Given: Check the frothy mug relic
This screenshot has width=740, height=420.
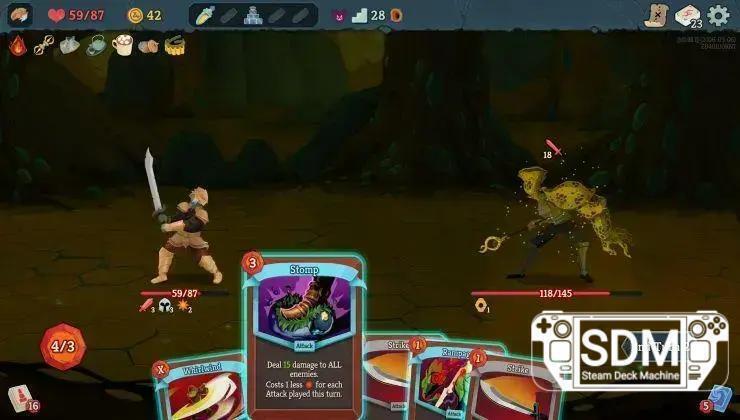Looking at the screenshot, I should pos(123,45).
